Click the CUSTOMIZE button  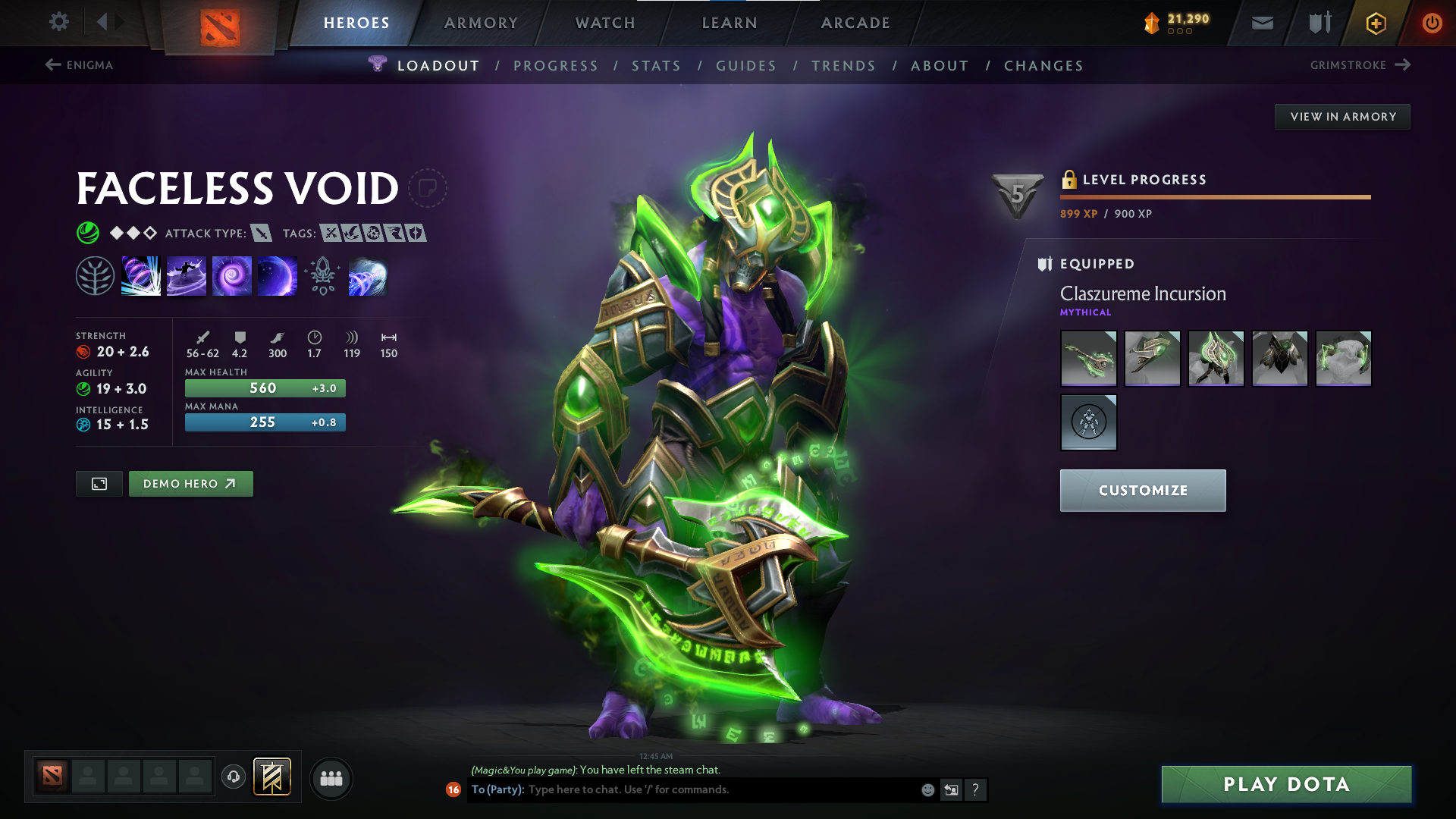1143,491
